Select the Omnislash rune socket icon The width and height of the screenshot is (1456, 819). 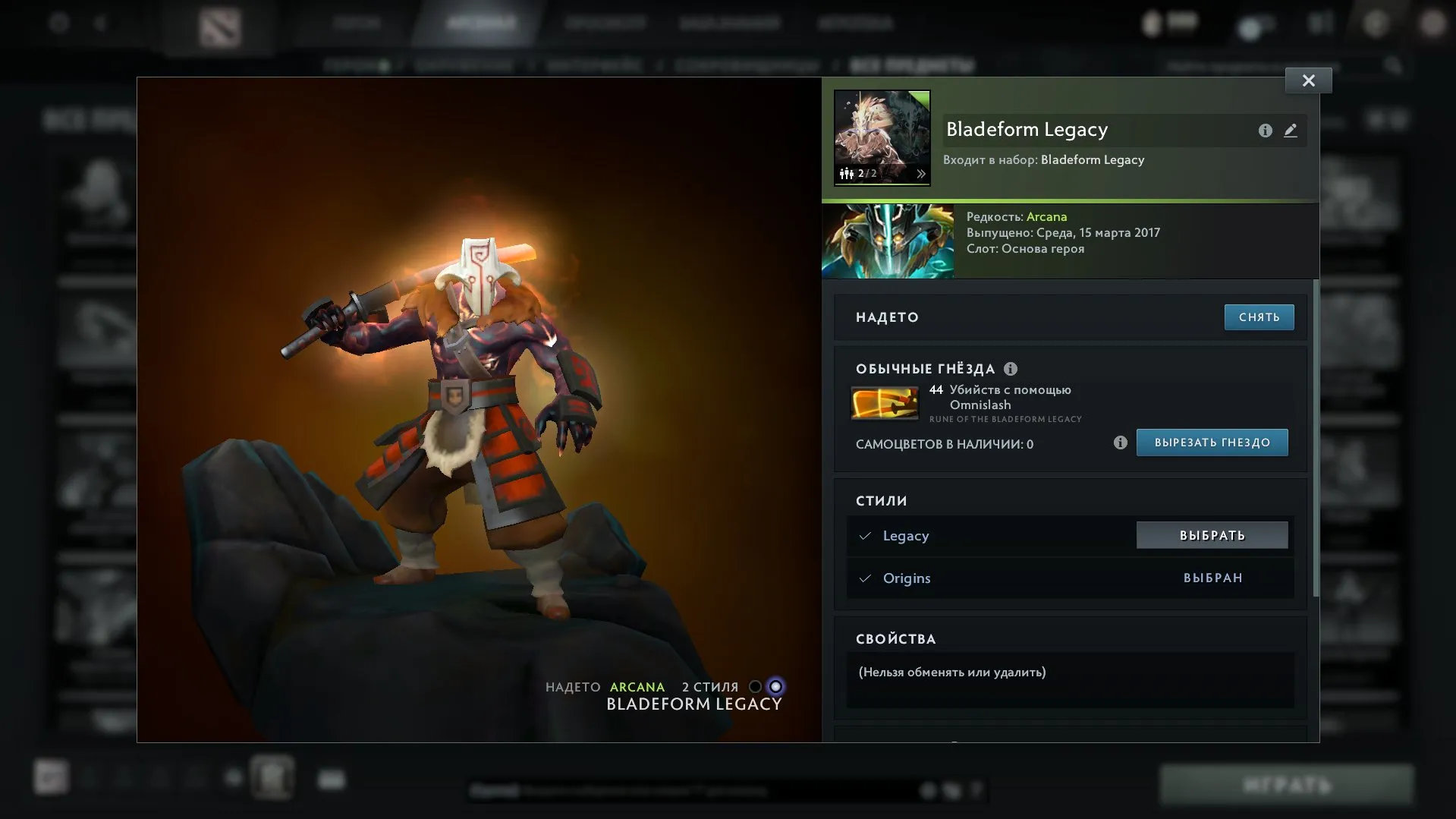(x=886, y=403)
